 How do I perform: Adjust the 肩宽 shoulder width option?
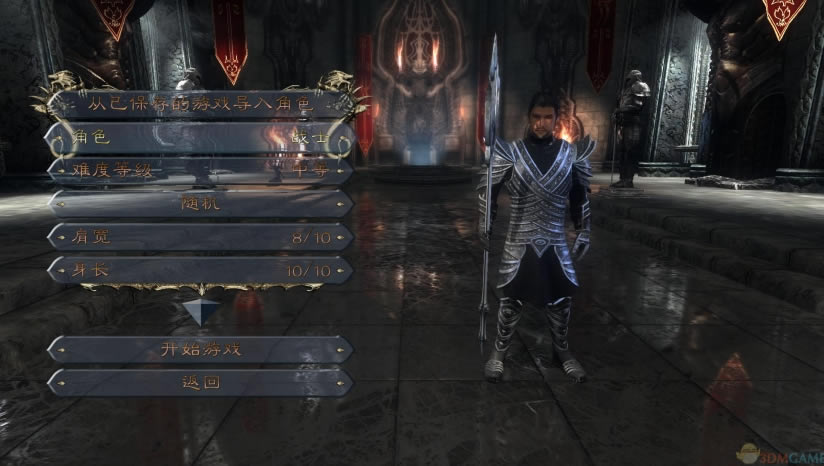pos(200,237)
